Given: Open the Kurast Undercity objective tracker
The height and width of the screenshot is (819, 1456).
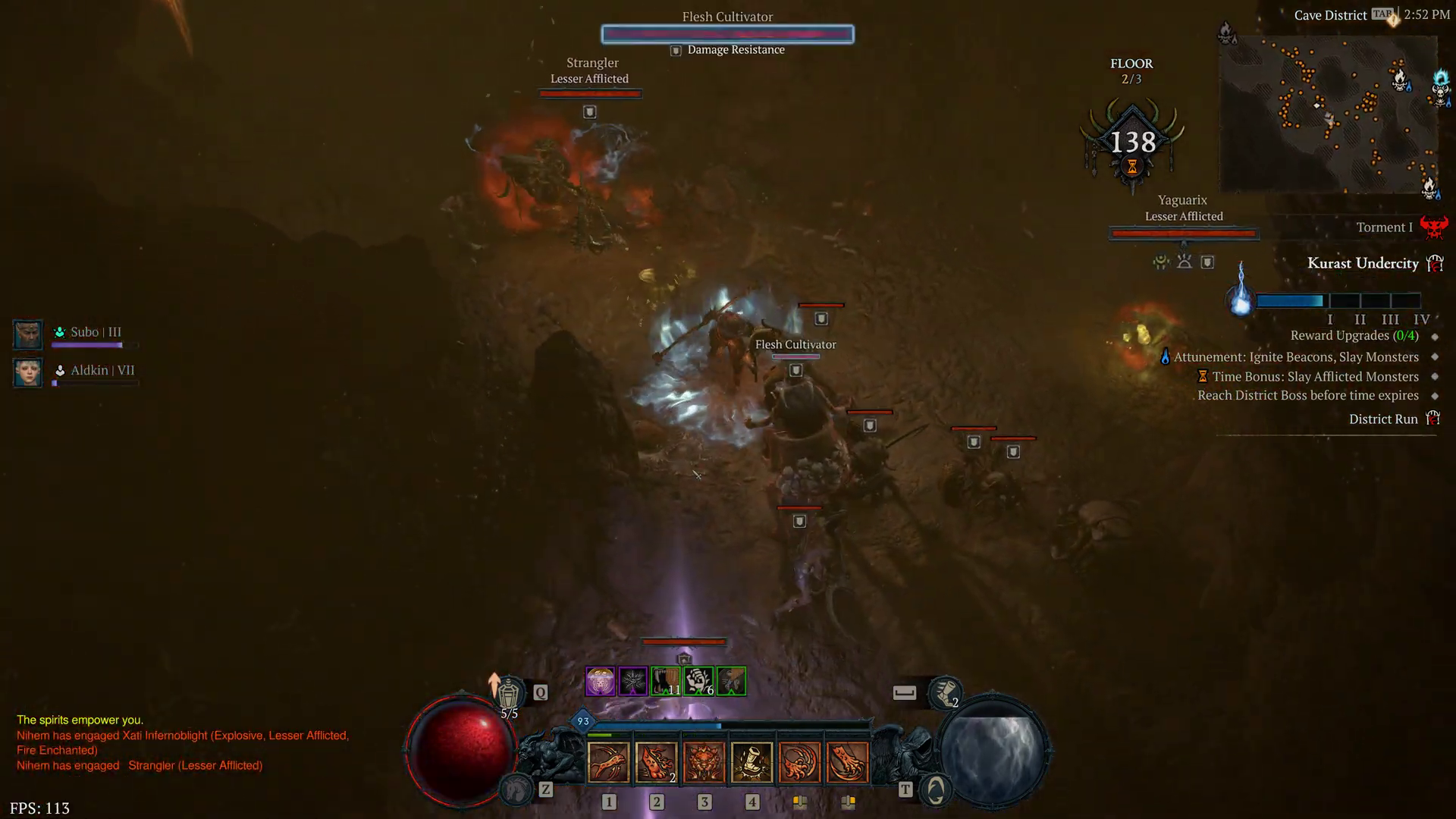Looking at the screenshot, I should click(x=1363, y=263).
